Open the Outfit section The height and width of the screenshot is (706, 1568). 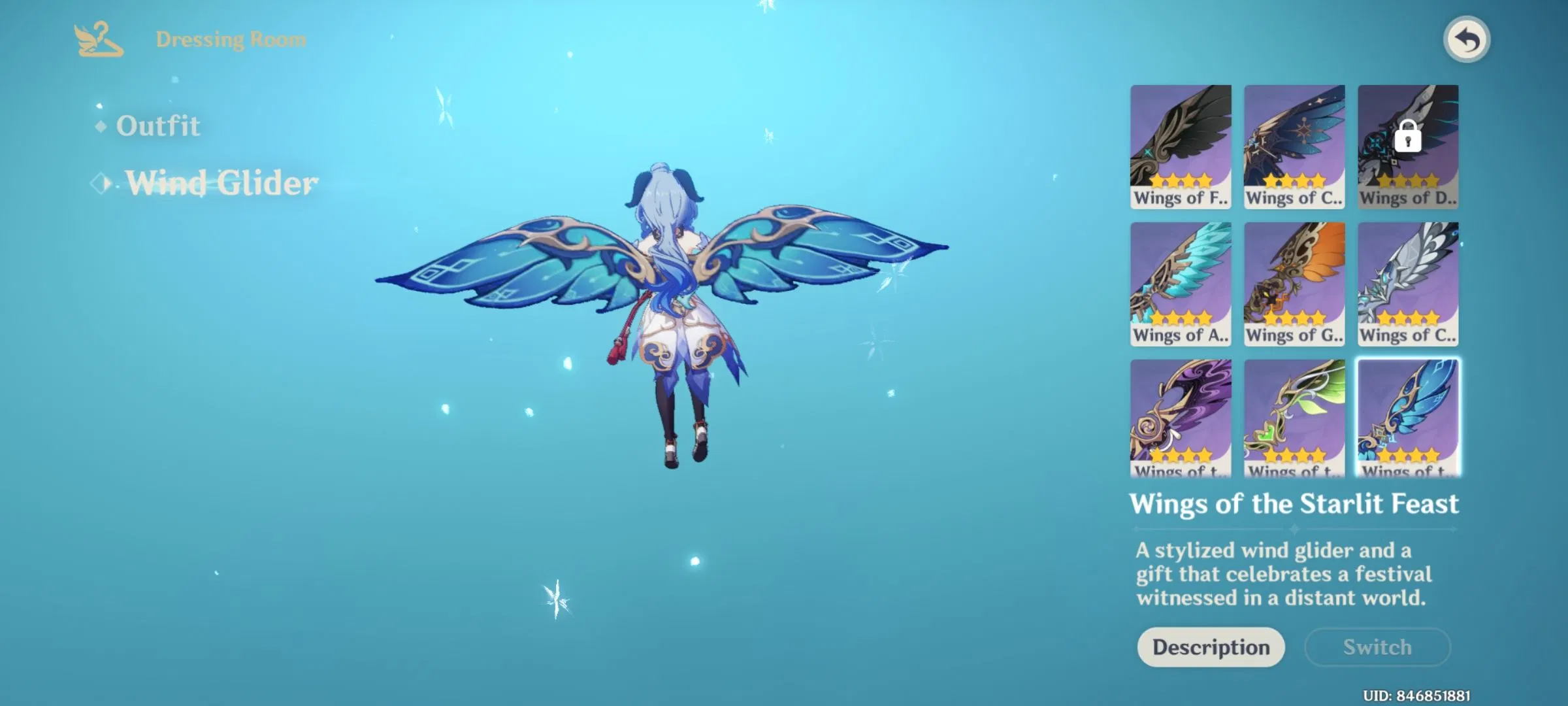(x=159, y=127)
